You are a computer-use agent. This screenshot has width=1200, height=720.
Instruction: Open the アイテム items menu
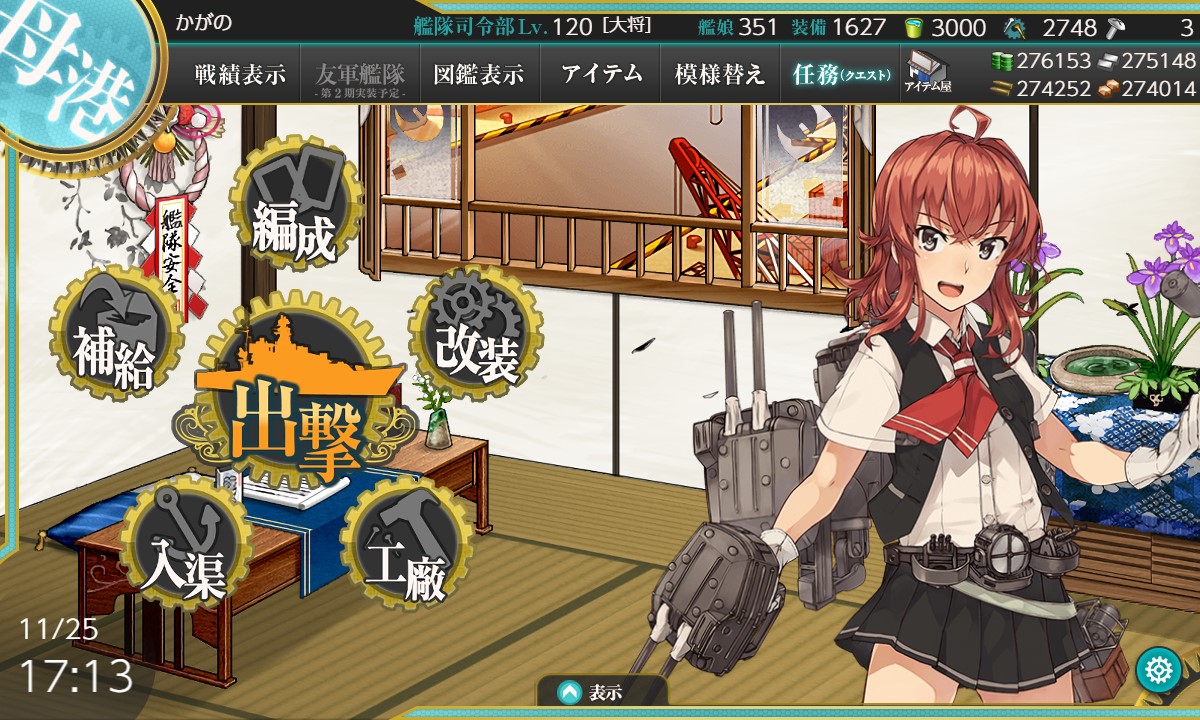[601, 74]
